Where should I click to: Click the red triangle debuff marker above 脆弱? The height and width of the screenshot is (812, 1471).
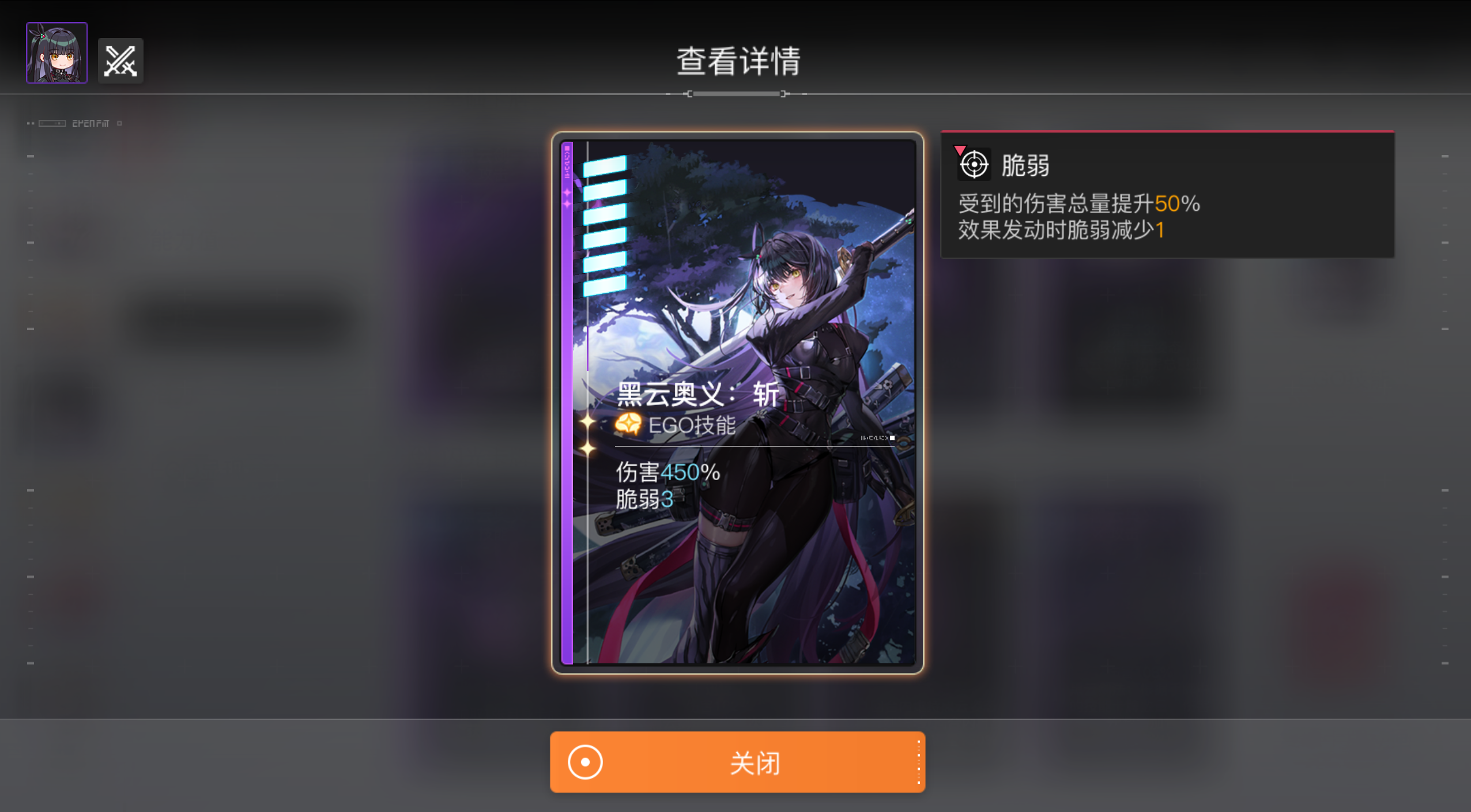point(960,149)
